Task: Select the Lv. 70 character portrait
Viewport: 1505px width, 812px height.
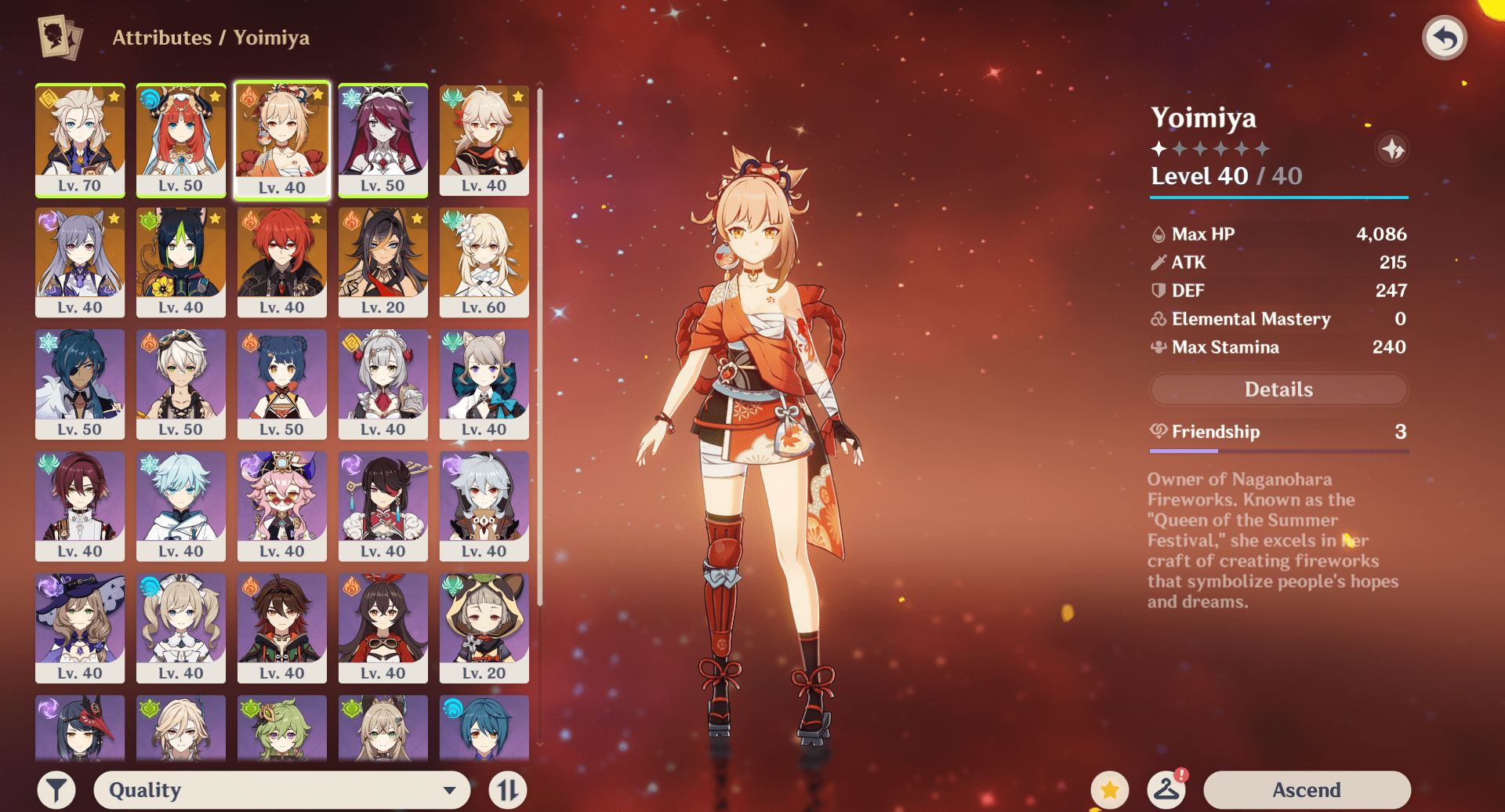Action: pos(80,141)
